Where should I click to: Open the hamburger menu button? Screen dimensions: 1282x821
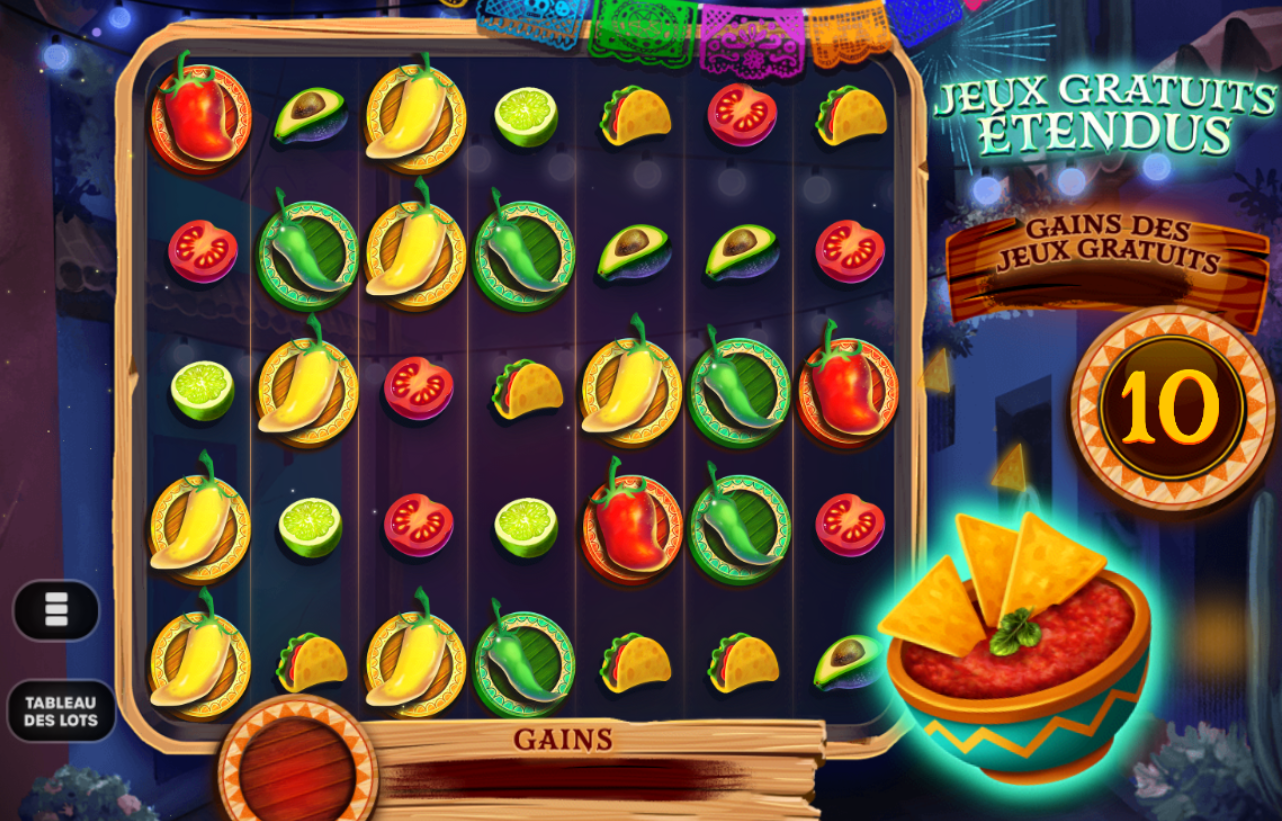click(x=56, y=609)
